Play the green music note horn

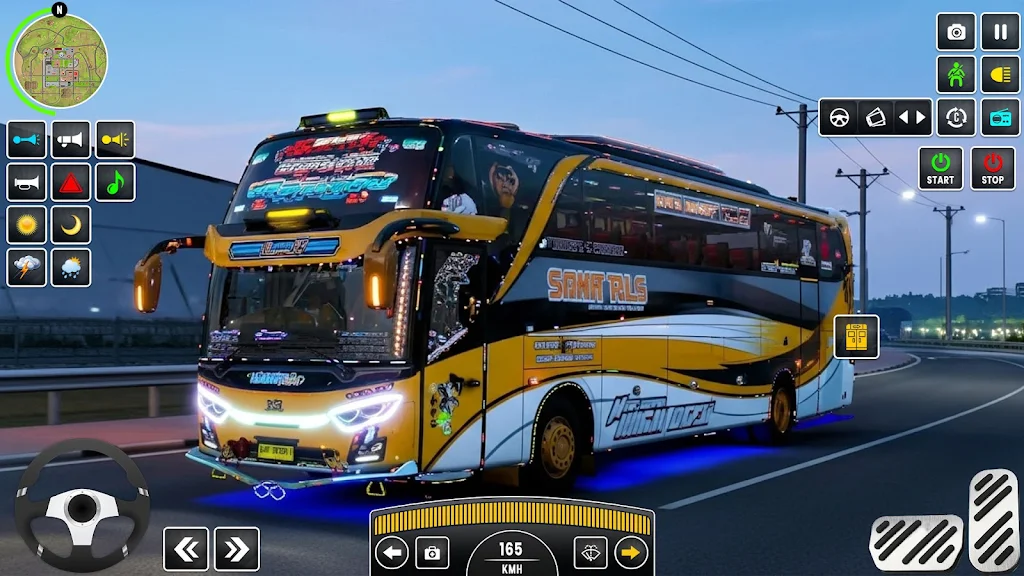tap(115, 183)
